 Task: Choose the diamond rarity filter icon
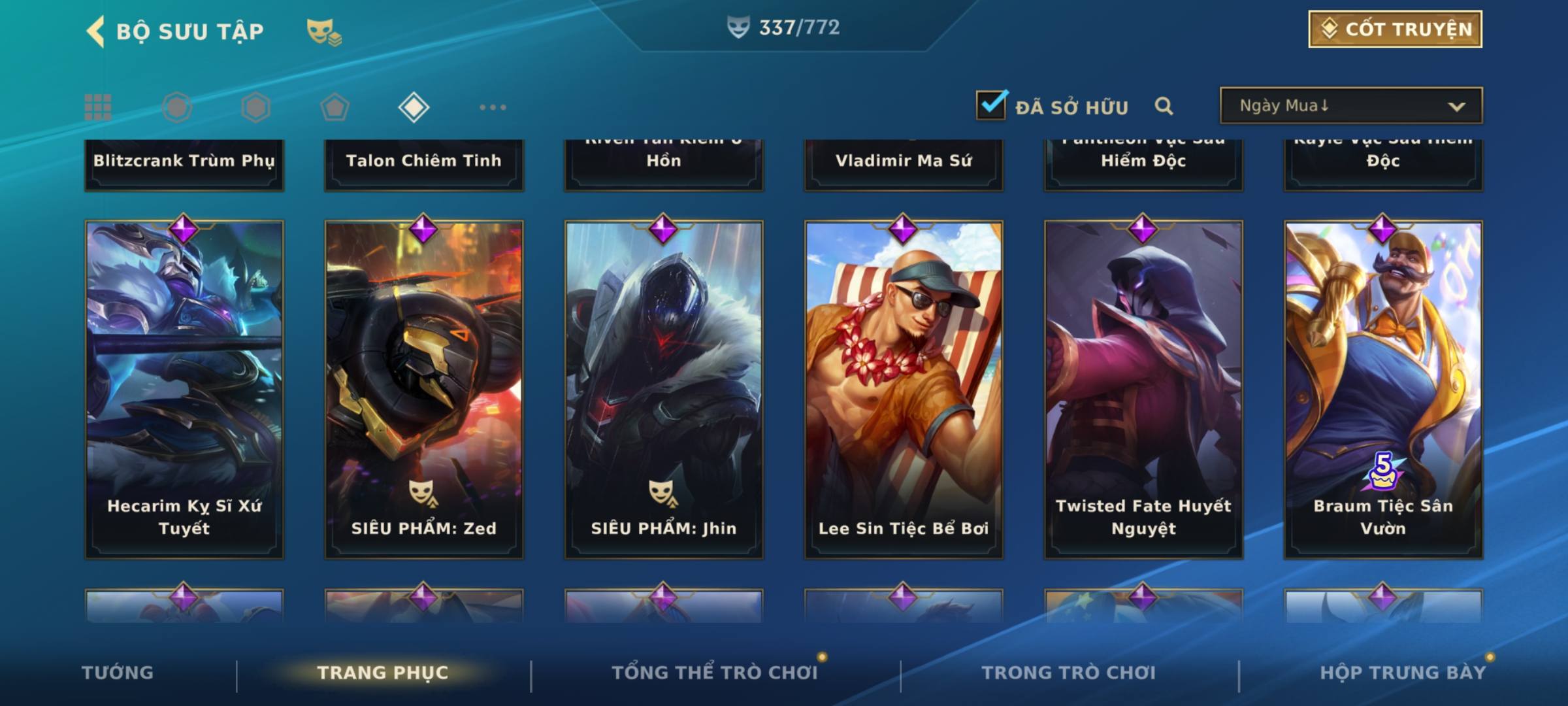(x=414, y=107)
